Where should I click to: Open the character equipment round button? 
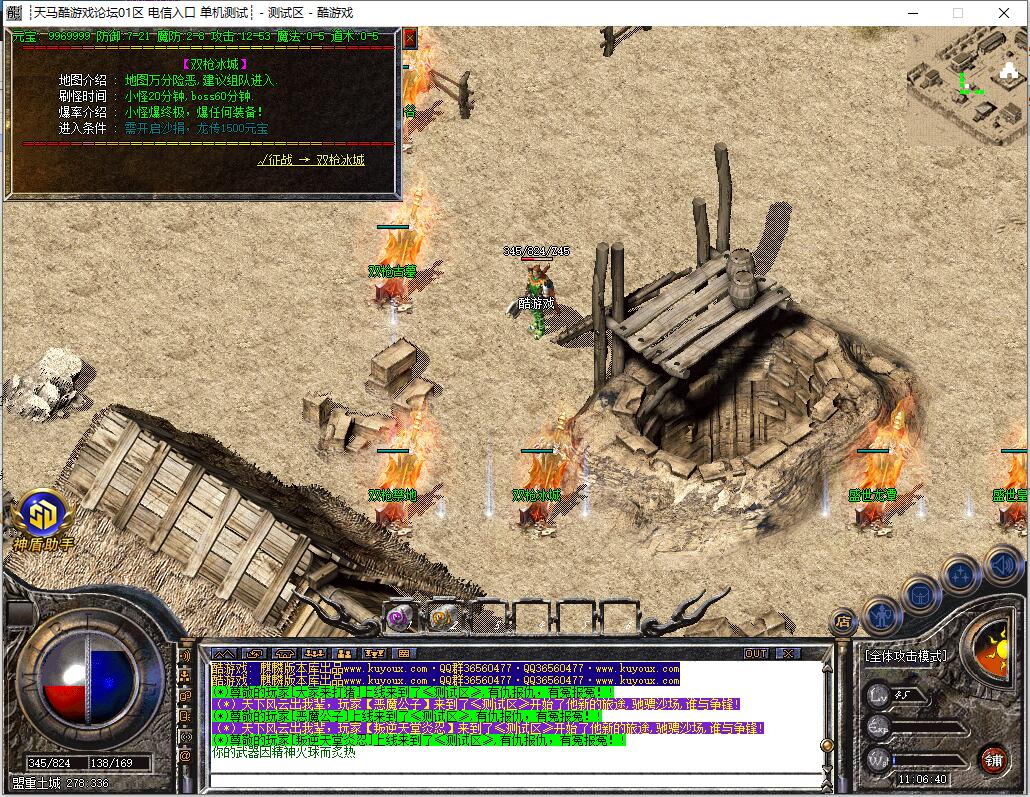click(882, 614)
